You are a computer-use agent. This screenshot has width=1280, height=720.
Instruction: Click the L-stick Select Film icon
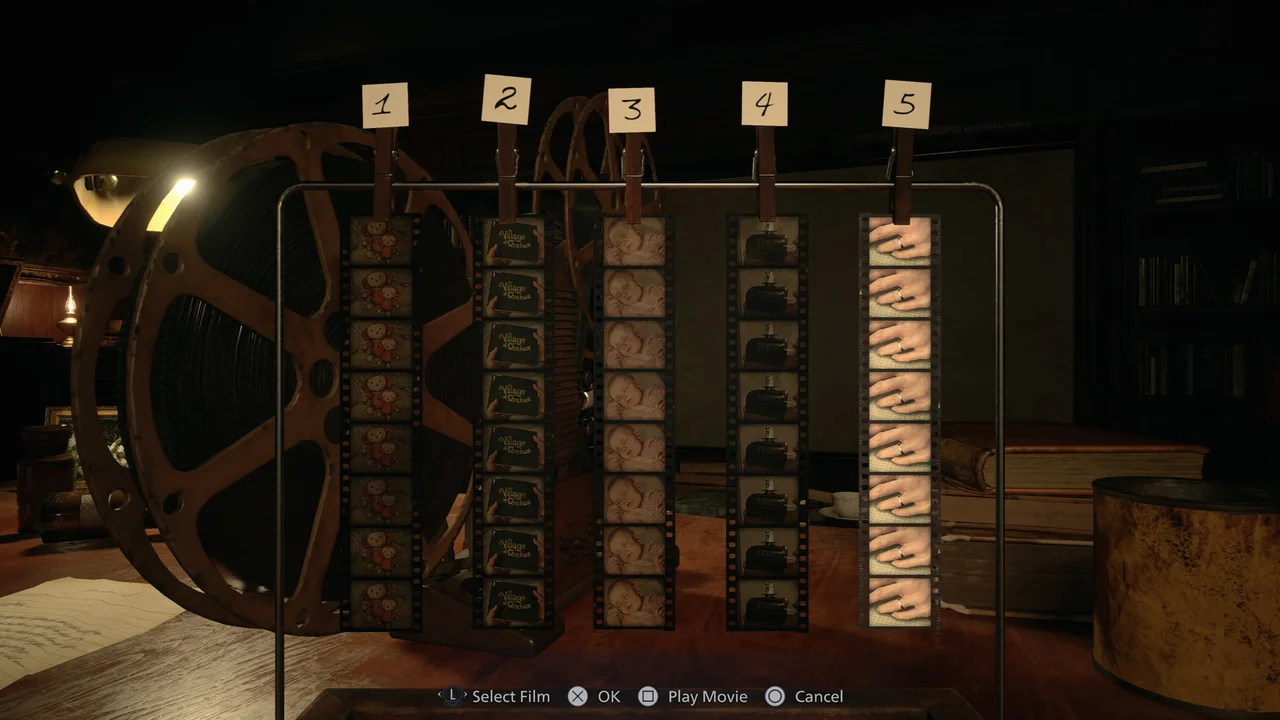pos(453,696)
